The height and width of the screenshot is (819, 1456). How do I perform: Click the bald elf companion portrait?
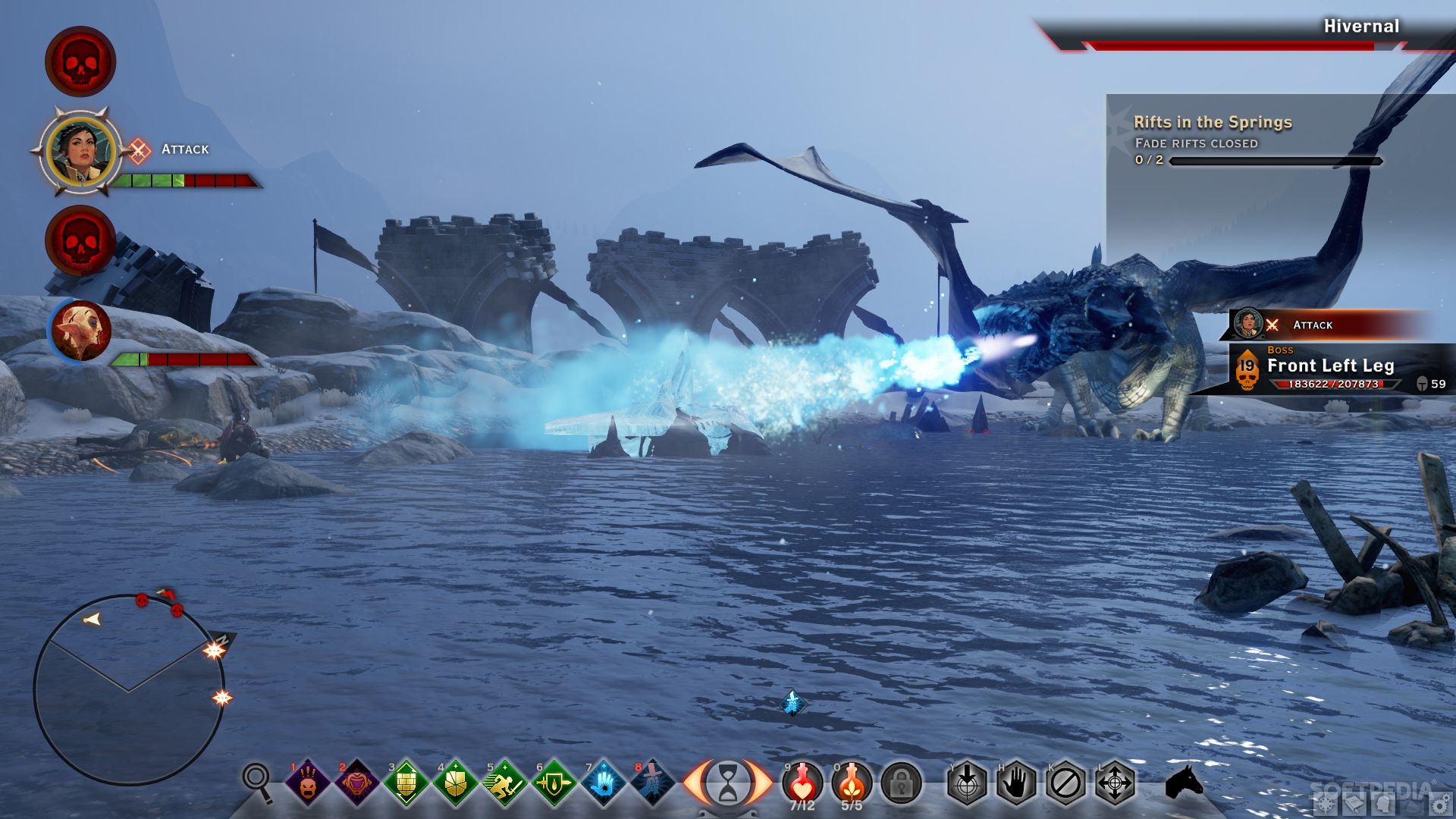coord(80,331)
